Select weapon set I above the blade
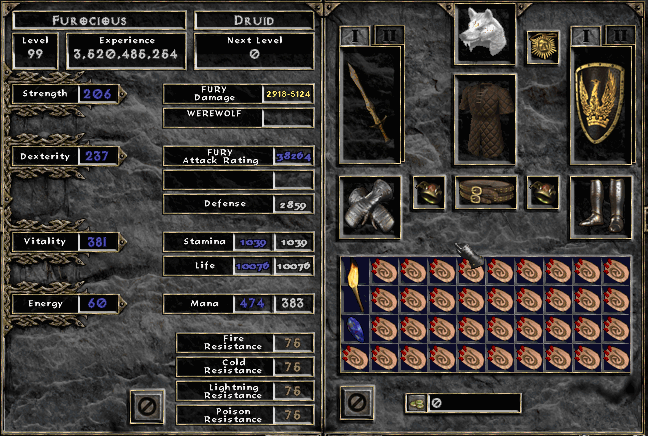This screenshot has width=648, height=436. click(355, 35)
